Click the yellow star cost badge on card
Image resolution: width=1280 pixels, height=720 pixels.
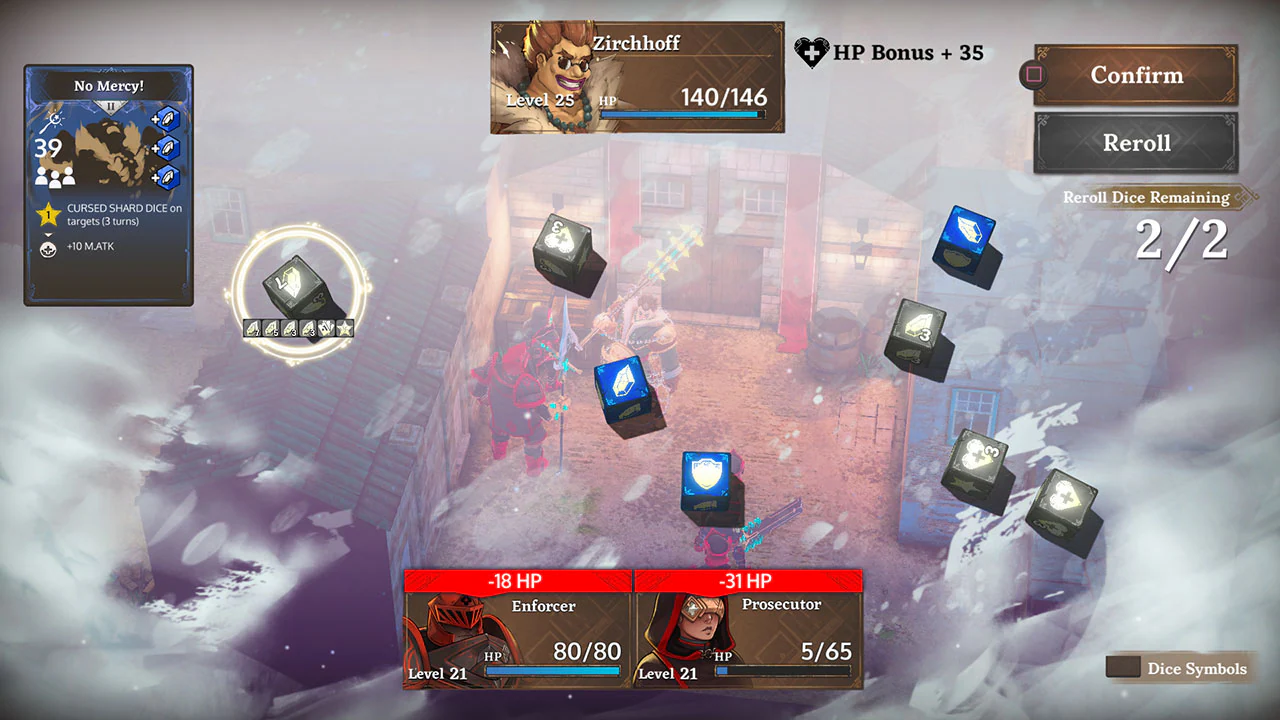tap(48, 213)
